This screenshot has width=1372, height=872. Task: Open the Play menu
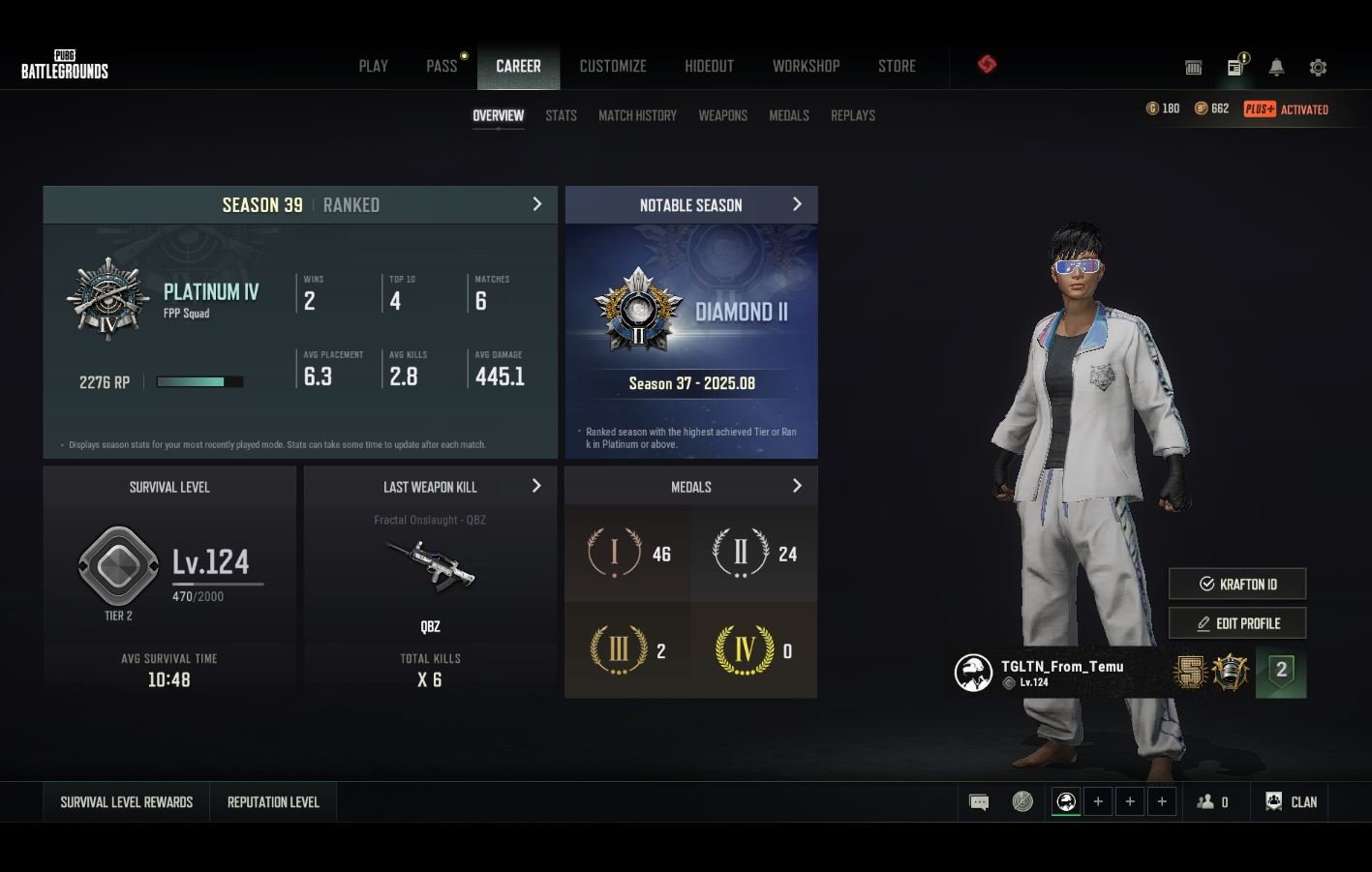tap(373, 66)
